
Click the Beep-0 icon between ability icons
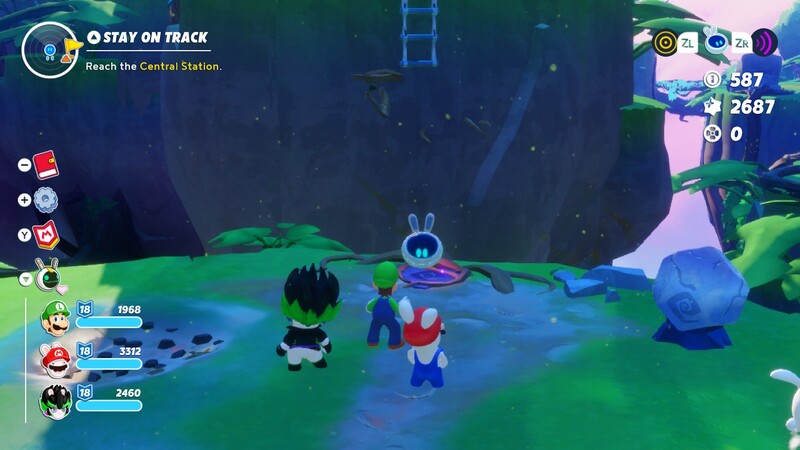(x=715, y=41)
